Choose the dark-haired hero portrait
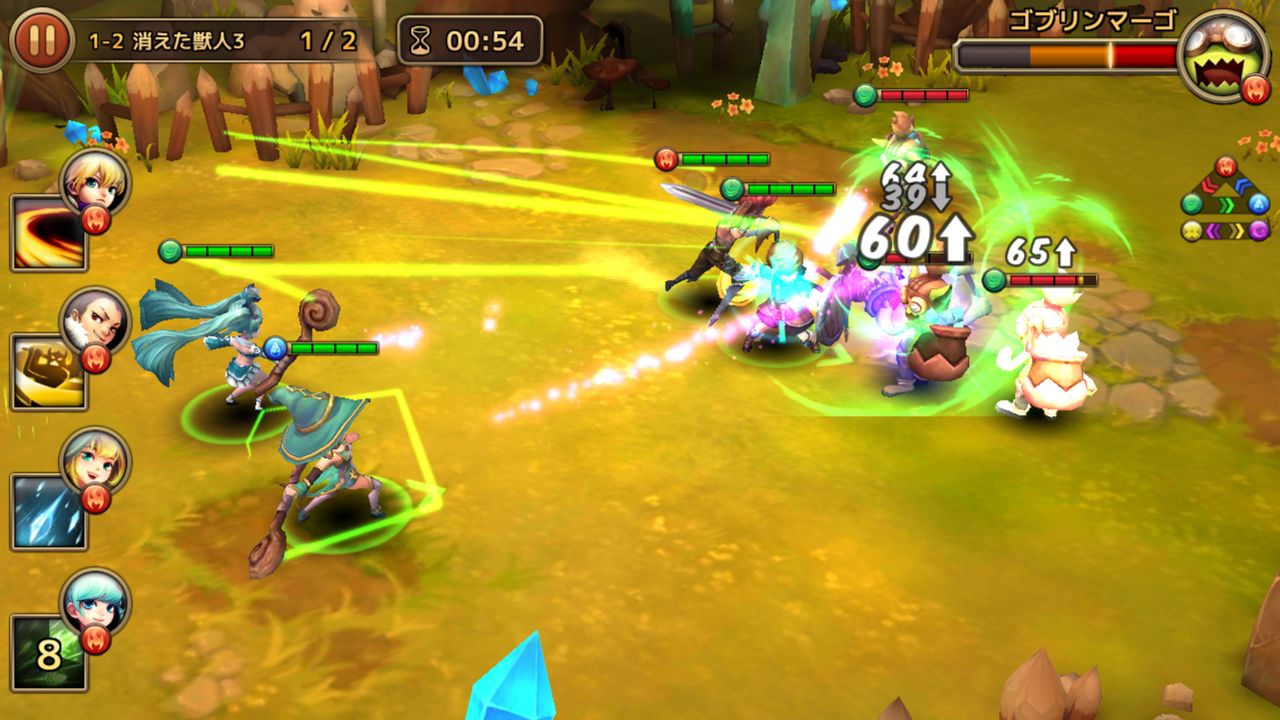The height and width of the screenshot is (720, 1280). click(x=95, y=320)
